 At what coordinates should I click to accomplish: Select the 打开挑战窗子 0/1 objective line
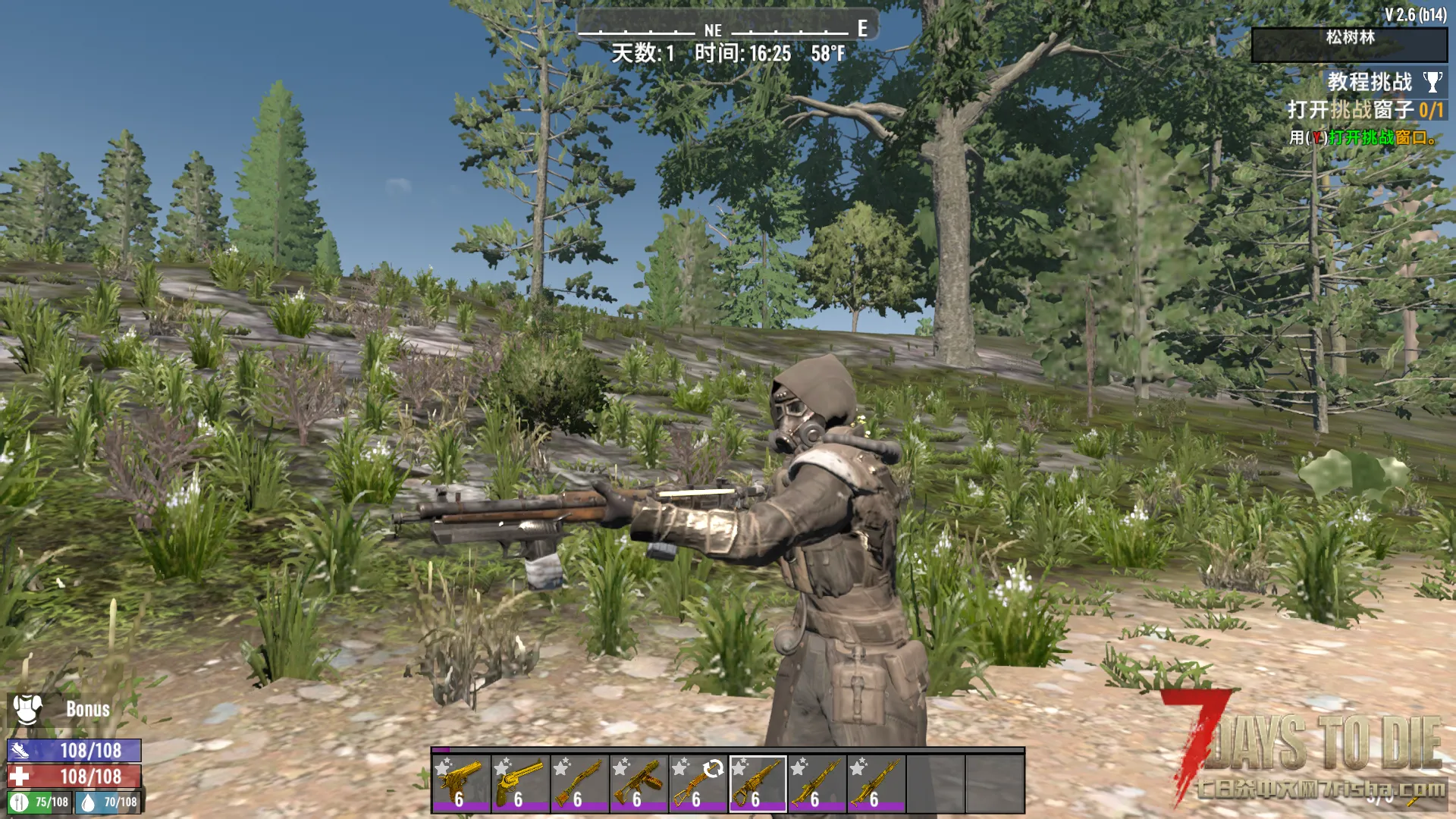(1365, 110)
